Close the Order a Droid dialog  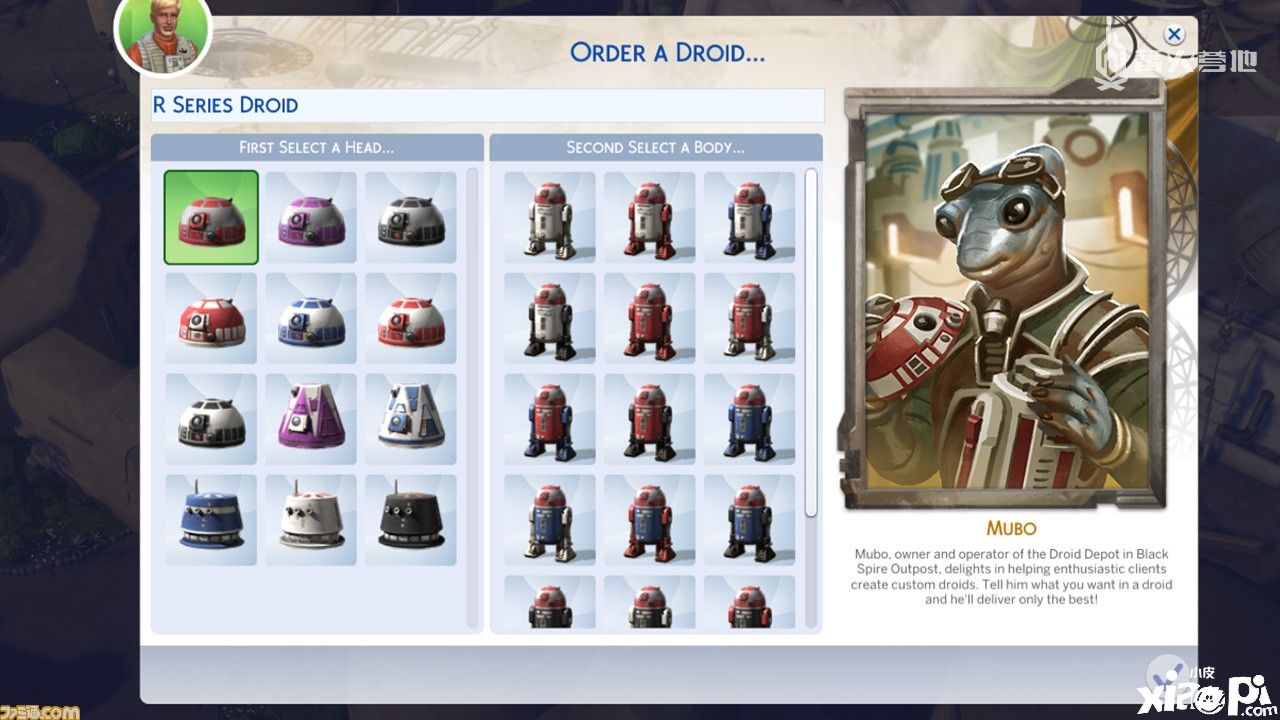[1174, 35]
